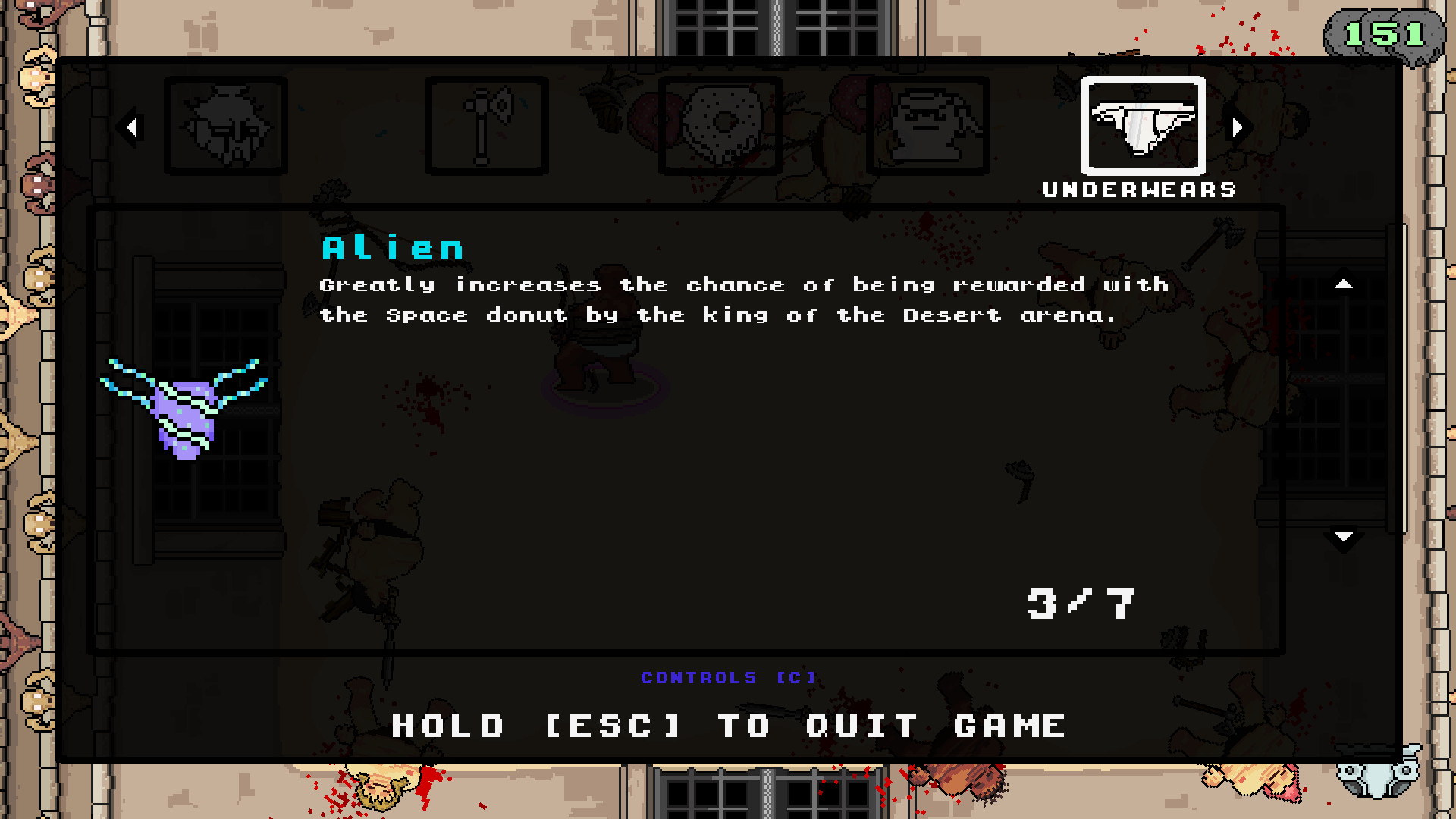Screen dimensions: 1456x819
Task: Navigate to previous category with left arrow
Action: (133, 127)
